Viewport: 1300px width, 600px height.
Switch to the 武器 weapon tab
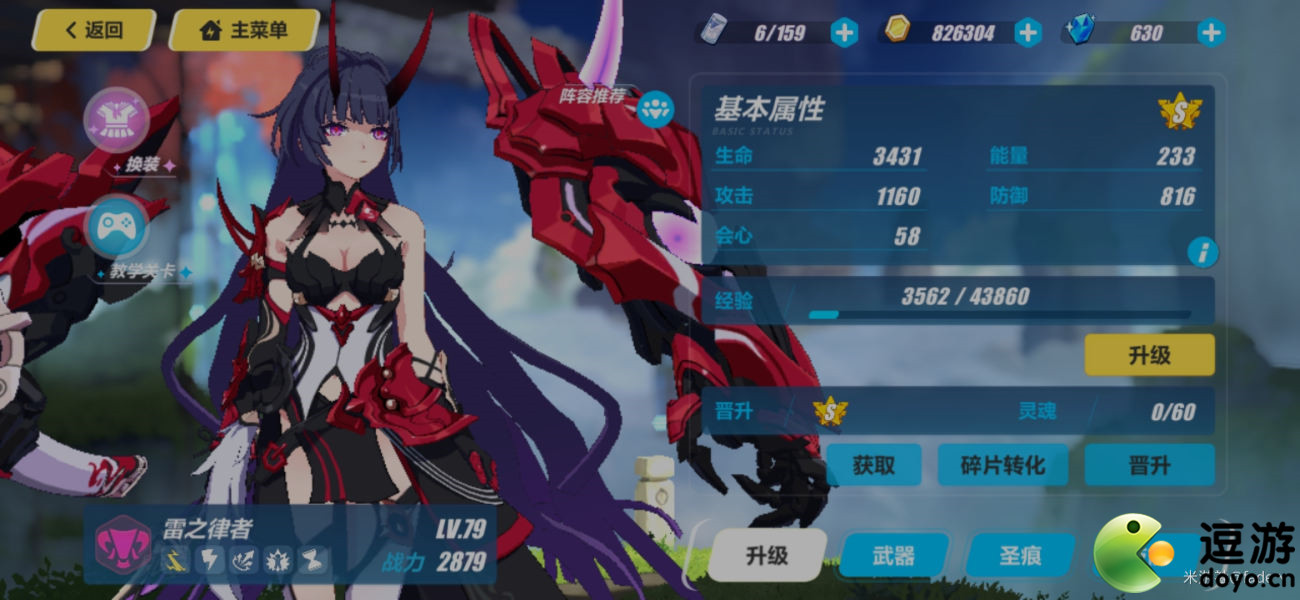click(893, 555)
